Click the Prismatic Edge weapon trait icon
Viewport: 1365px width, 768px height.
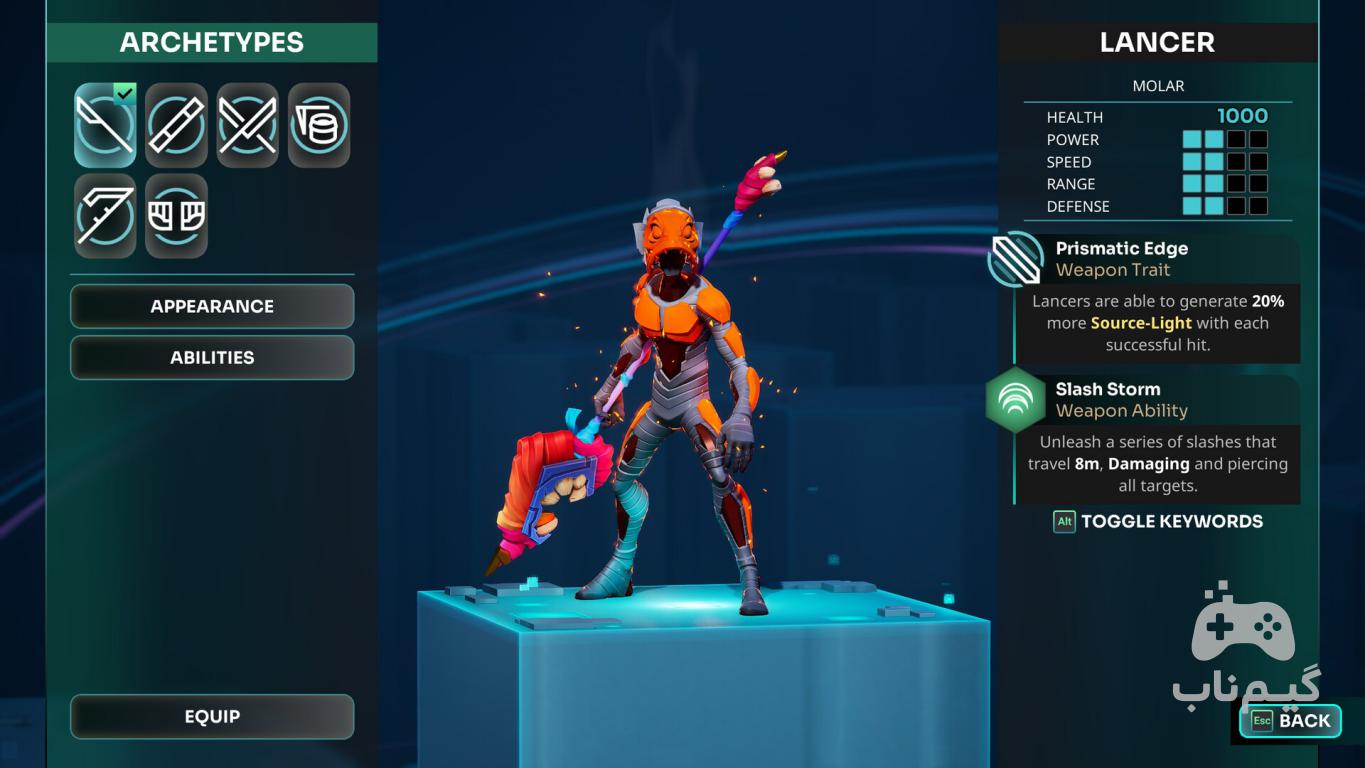tap(1015, 259)
